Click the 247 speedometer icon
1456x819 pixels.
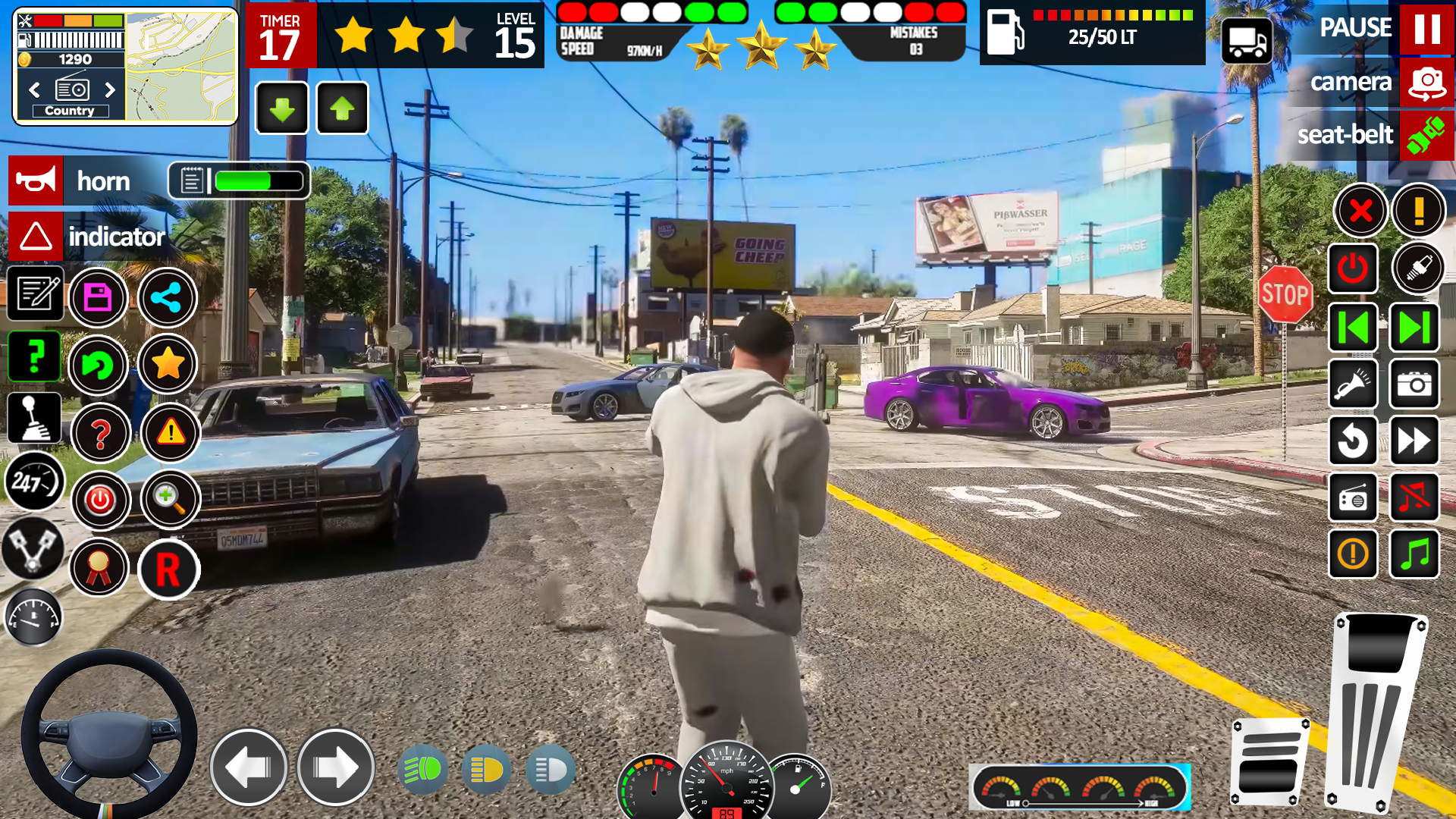(33, 483)
